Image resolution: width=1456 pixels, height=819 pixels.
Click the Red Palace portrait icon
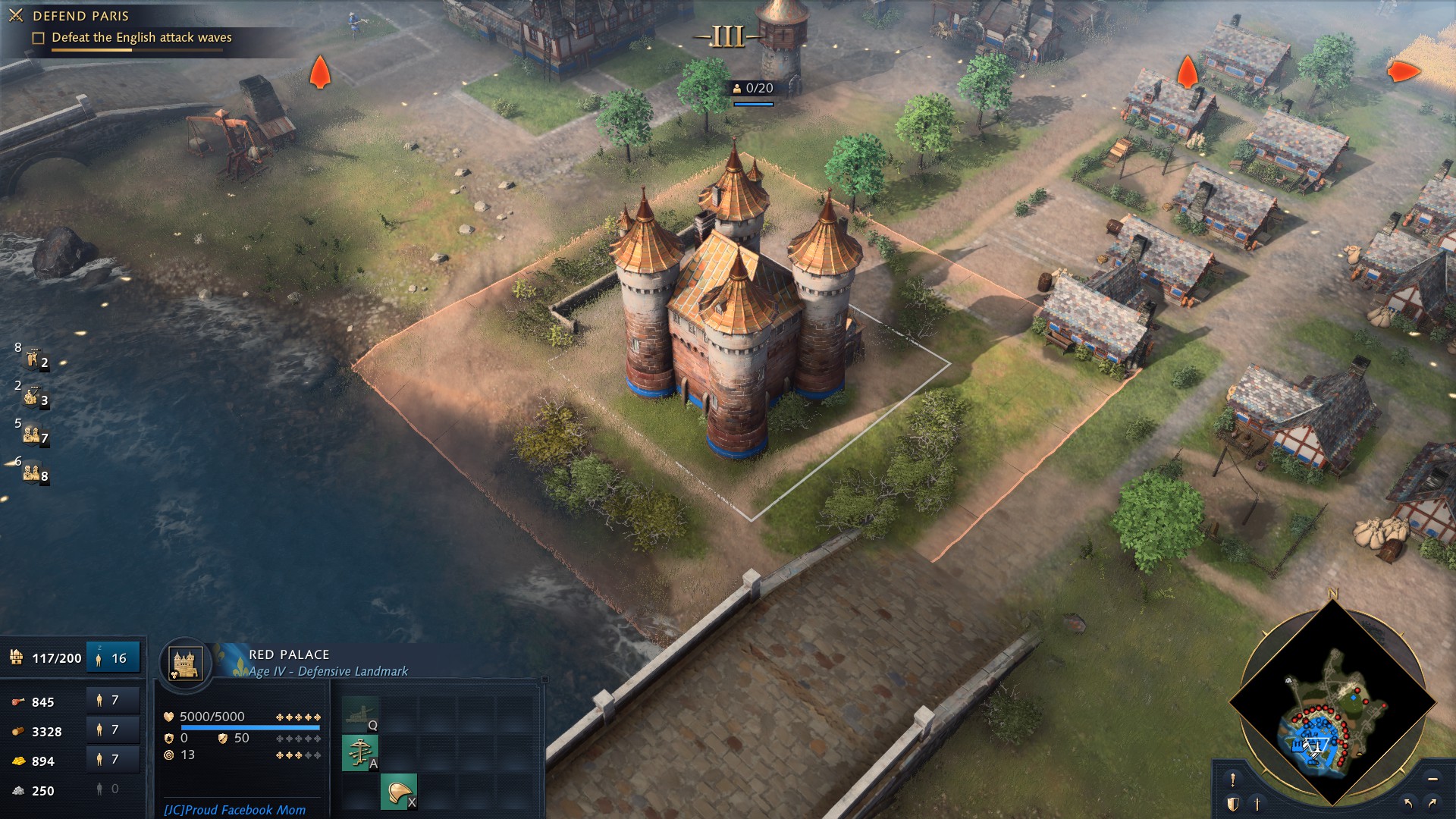click(185, 664)
